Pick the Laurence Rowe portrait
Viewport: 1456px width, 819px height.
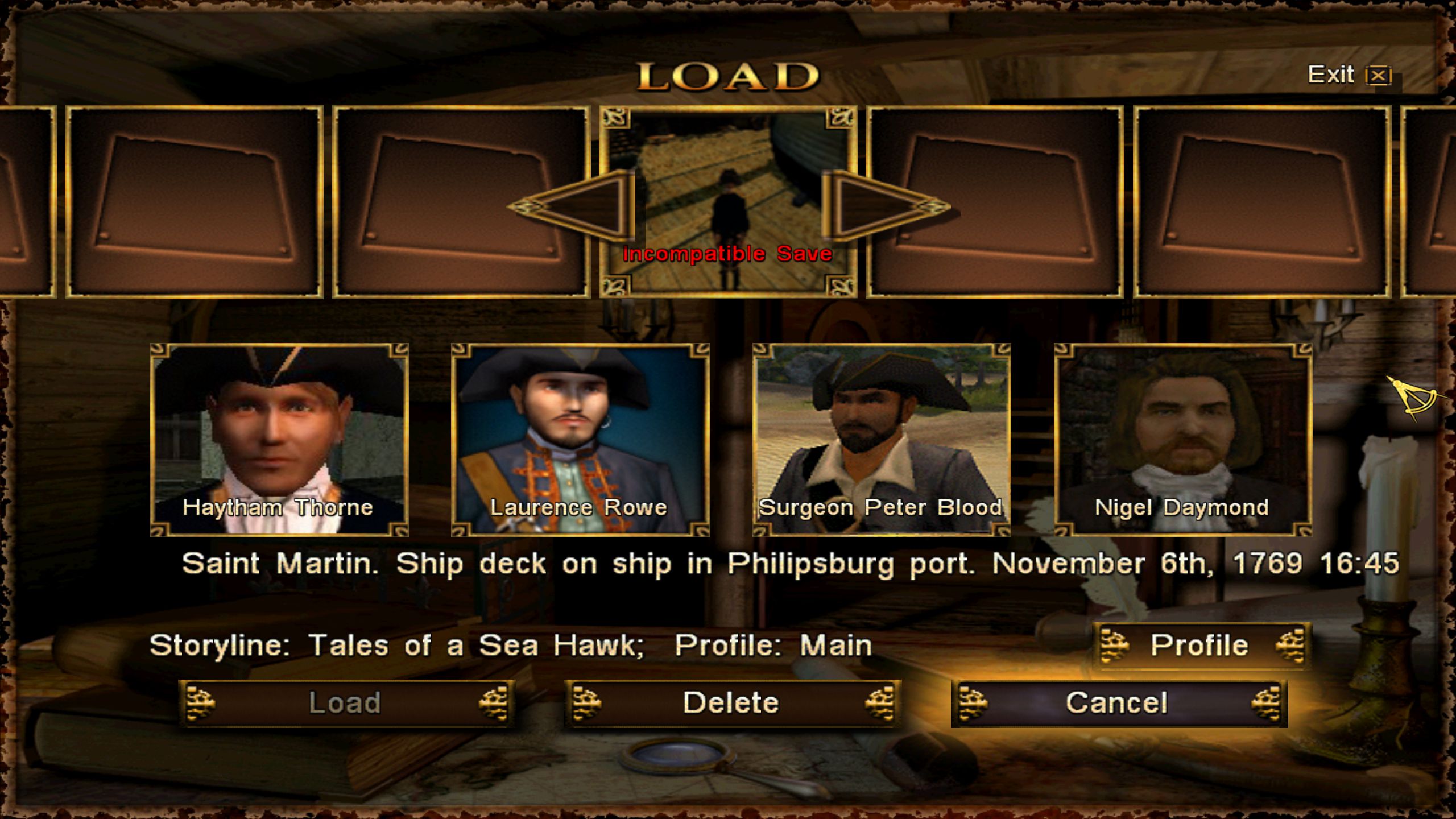pos(580,440)
